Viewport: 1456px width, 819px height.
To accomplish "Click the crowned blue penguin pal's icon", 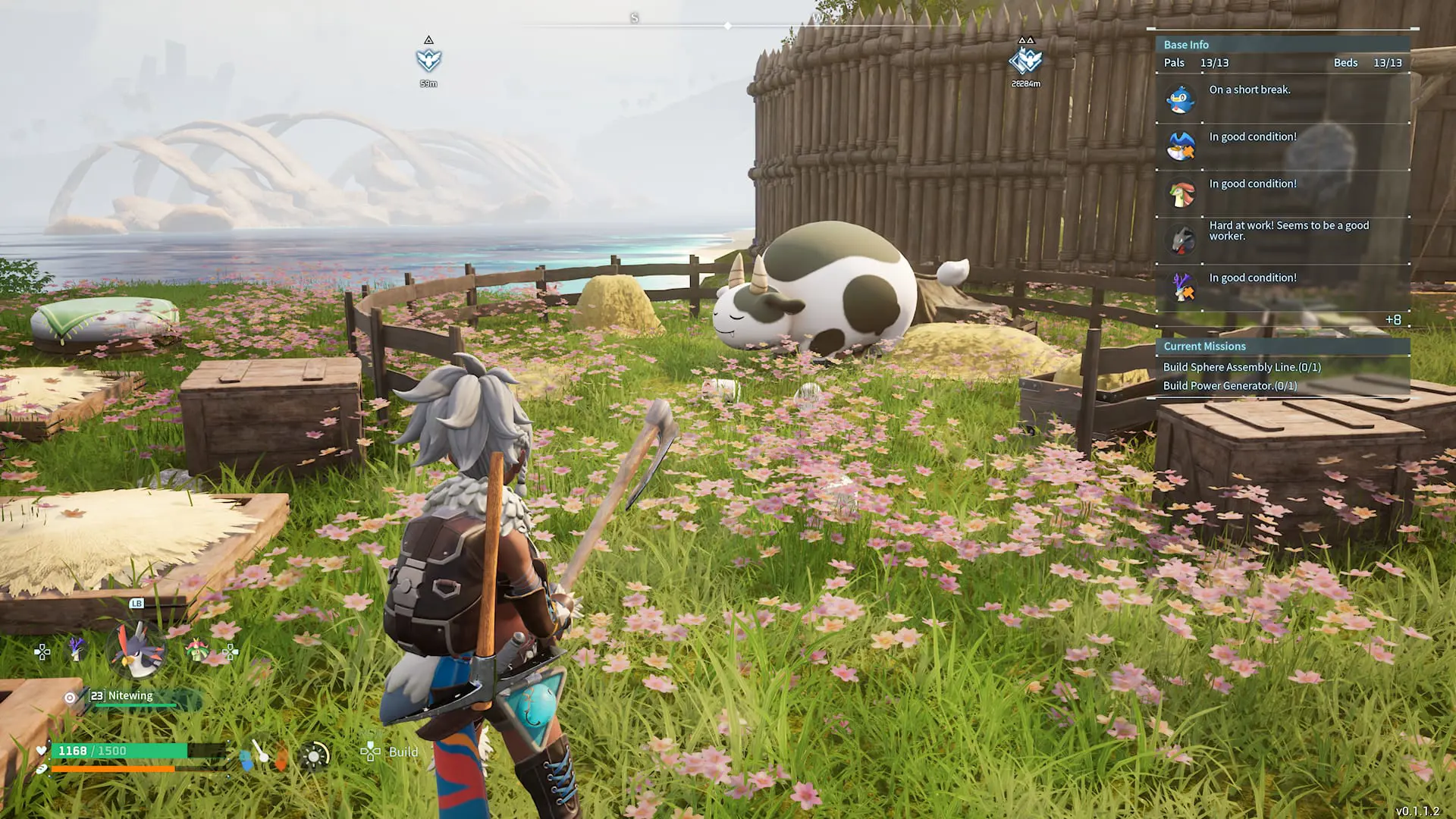I will coord(1181,146).
